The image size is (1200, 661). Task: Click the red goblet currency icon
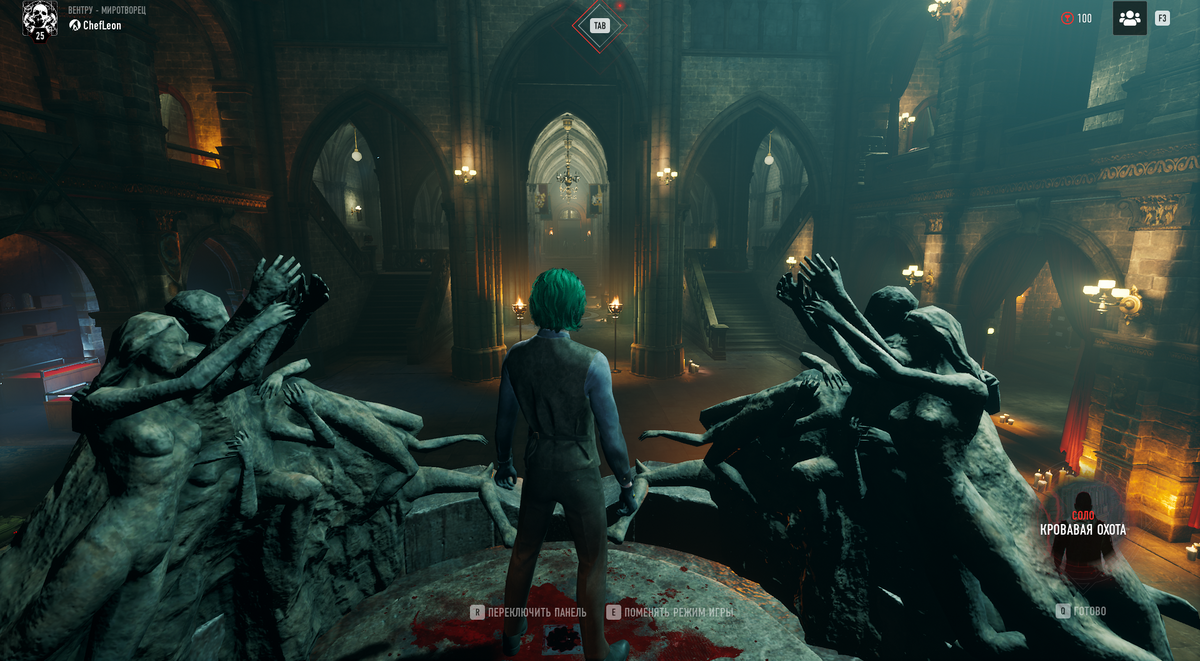[1067, 18]
